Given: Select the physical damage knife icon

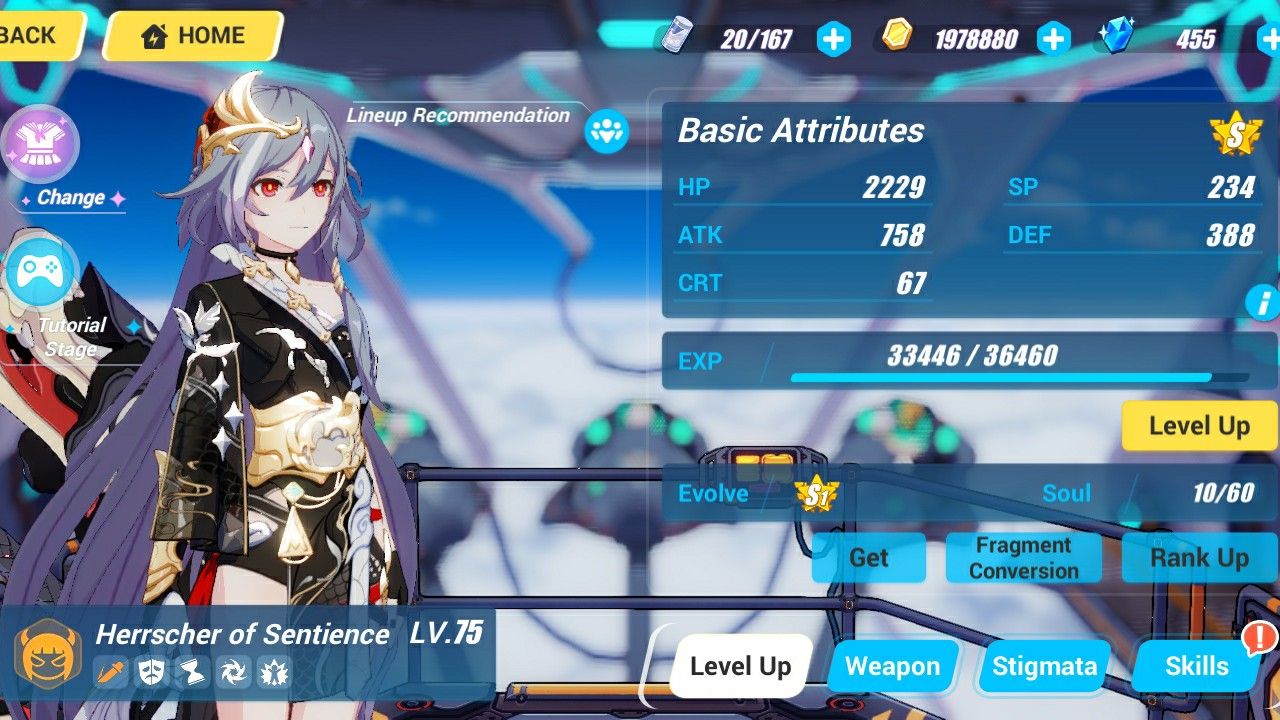Looking at the screenshot, I should click(111, 672).
